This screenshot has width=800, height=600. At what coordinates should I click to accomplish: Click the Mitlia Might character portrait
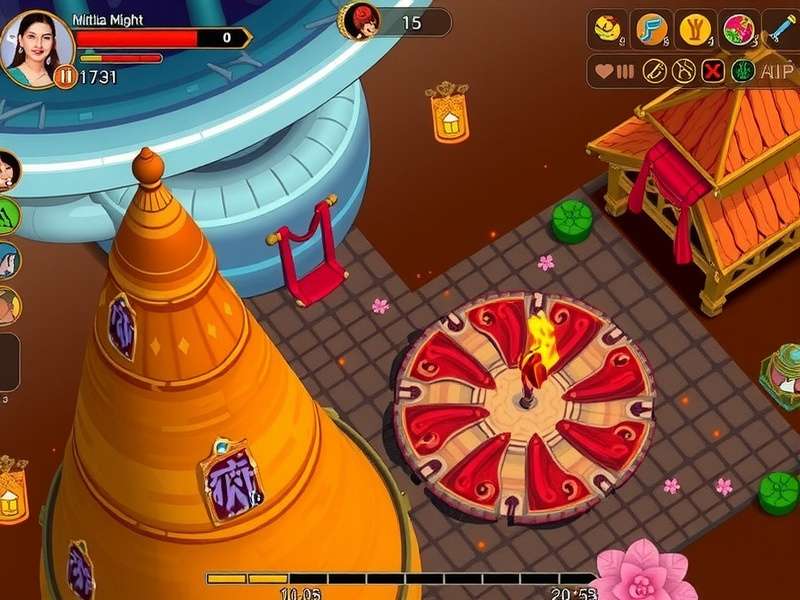pyautogui.click(x=38, y=47)
